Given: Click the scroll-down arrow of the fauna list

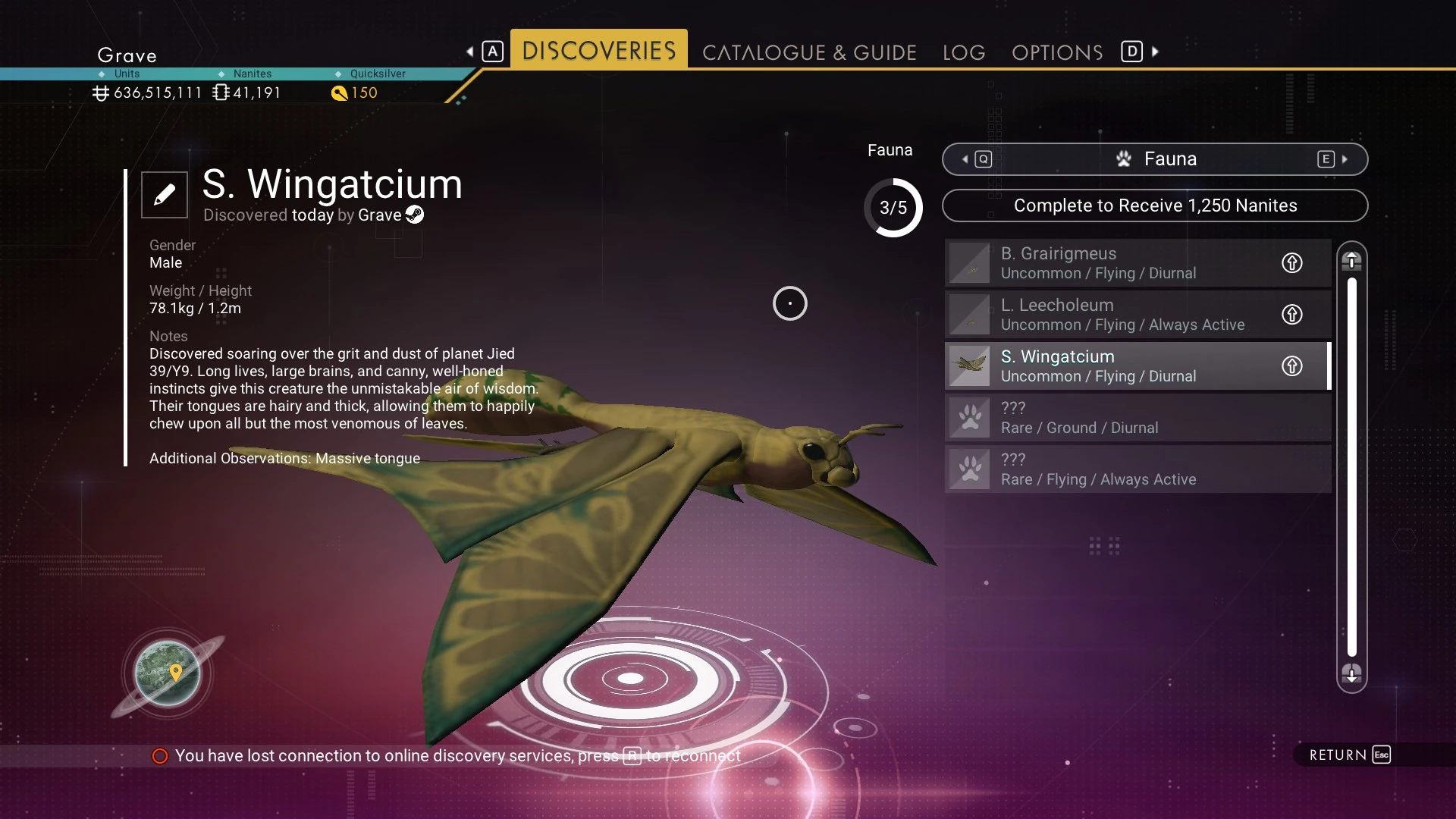Looking at the screenshot, I should 1351,673.
